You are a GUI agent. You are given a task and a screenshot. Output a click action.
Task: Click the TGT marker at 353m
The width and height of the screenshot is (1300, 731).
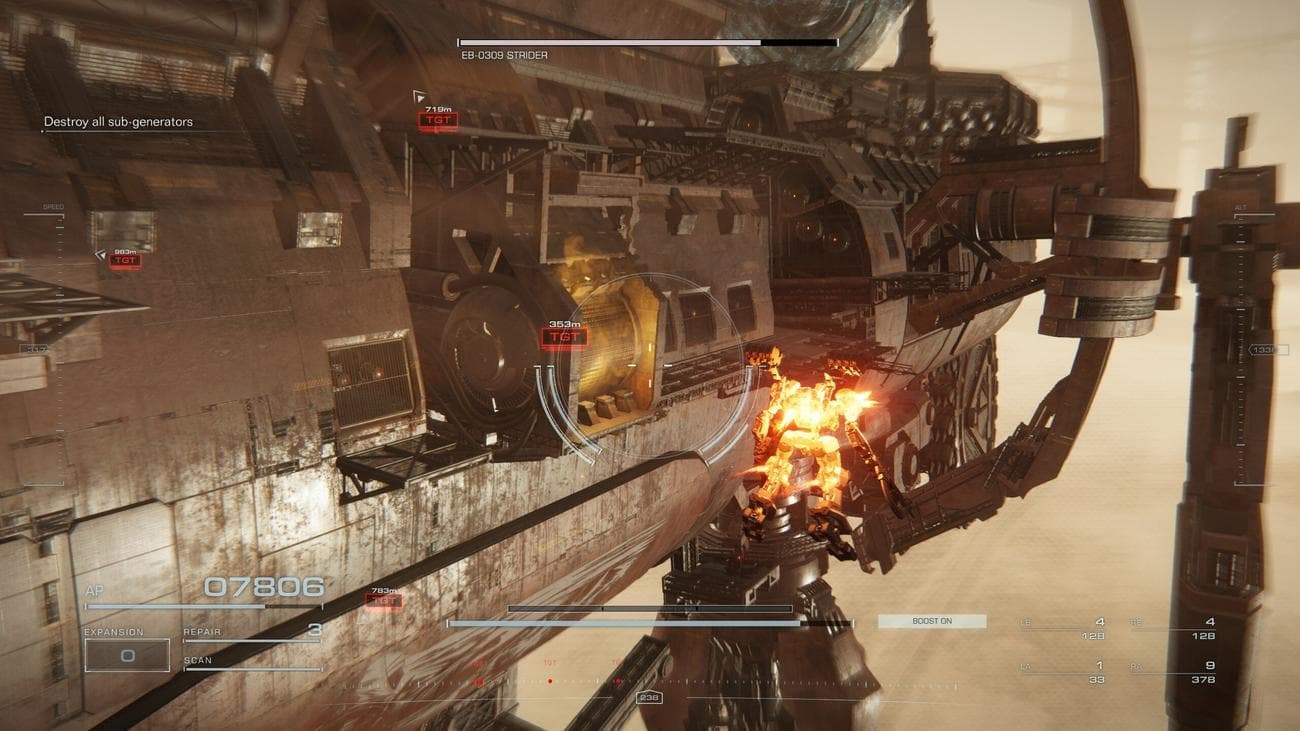pos(565,338)
